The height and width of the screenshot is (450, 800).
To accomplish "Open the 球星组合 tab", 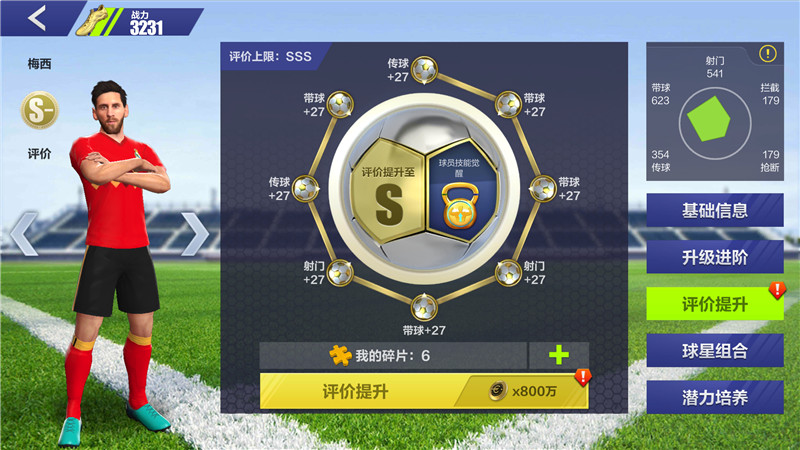I will [x=714, y=350].
